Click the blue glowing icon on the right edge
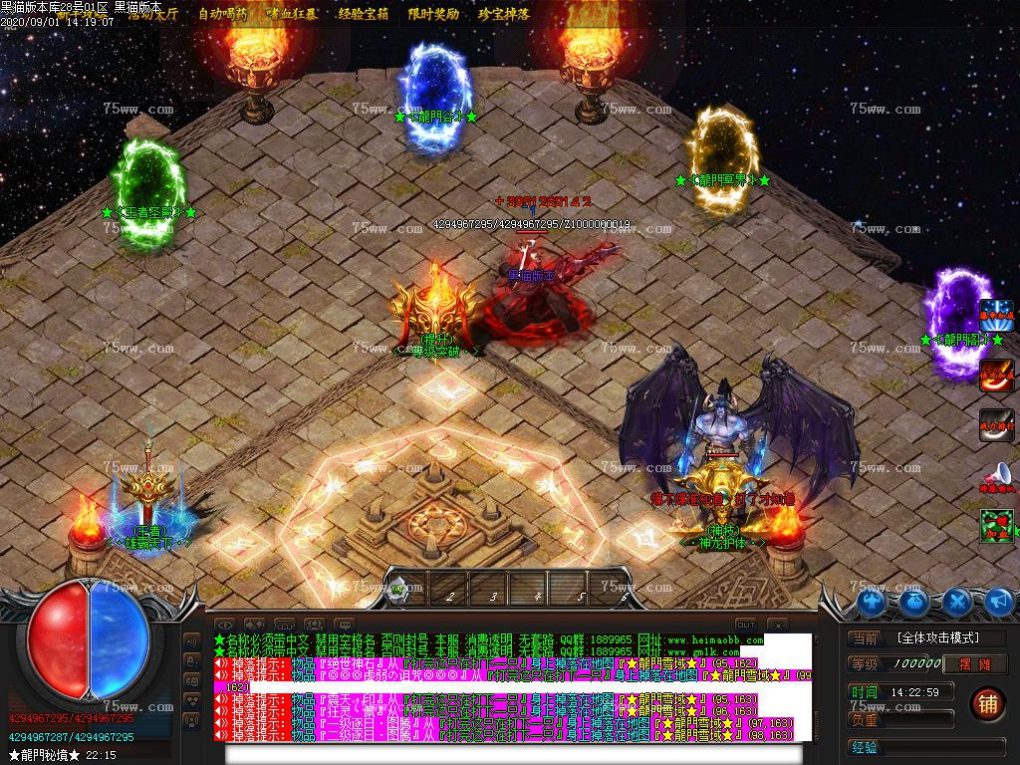Screen dimensions: 1020x765 (996, 315)
